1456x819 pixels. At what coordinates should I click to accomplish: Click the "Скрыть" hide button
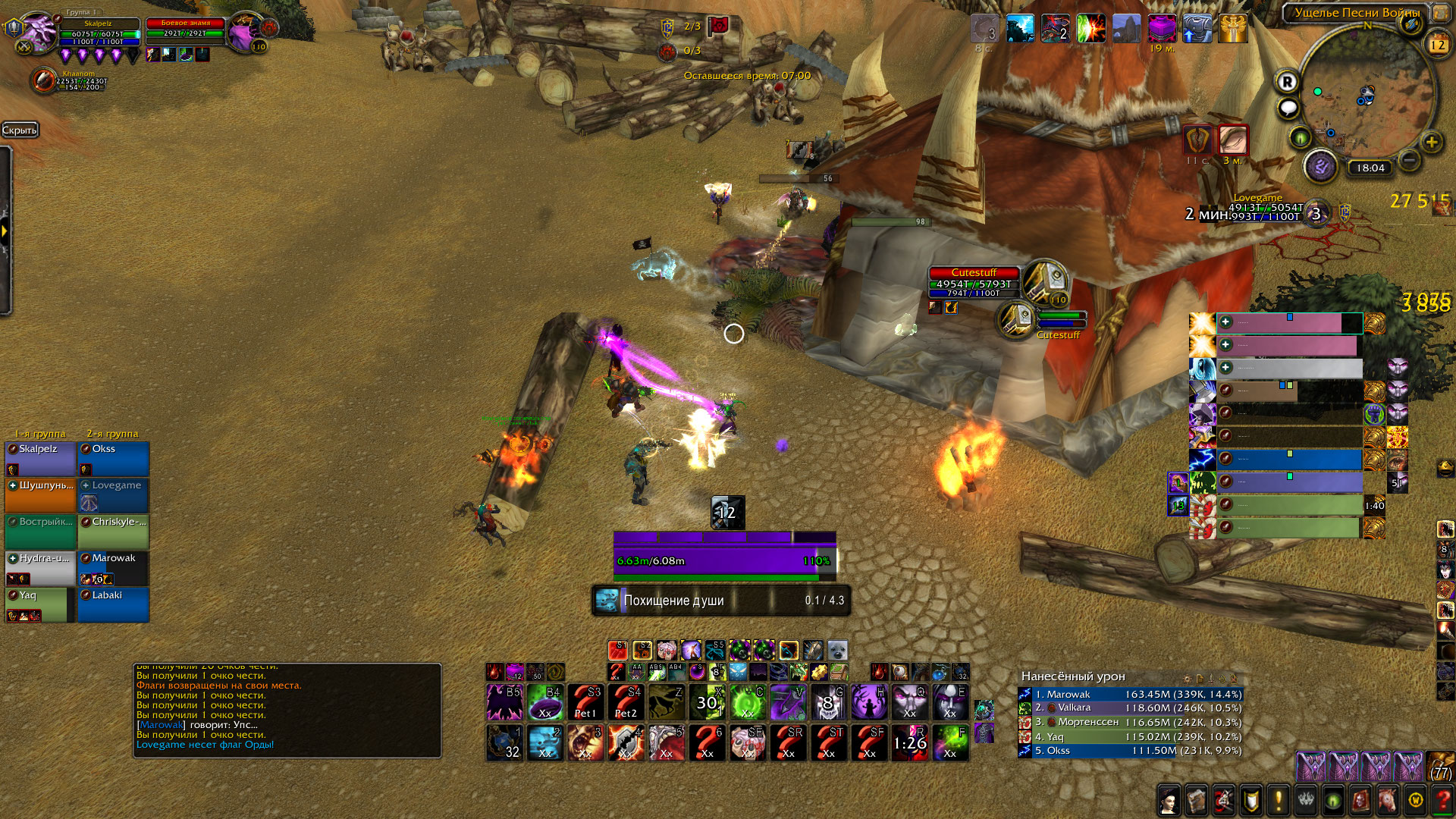pos(20,130)
